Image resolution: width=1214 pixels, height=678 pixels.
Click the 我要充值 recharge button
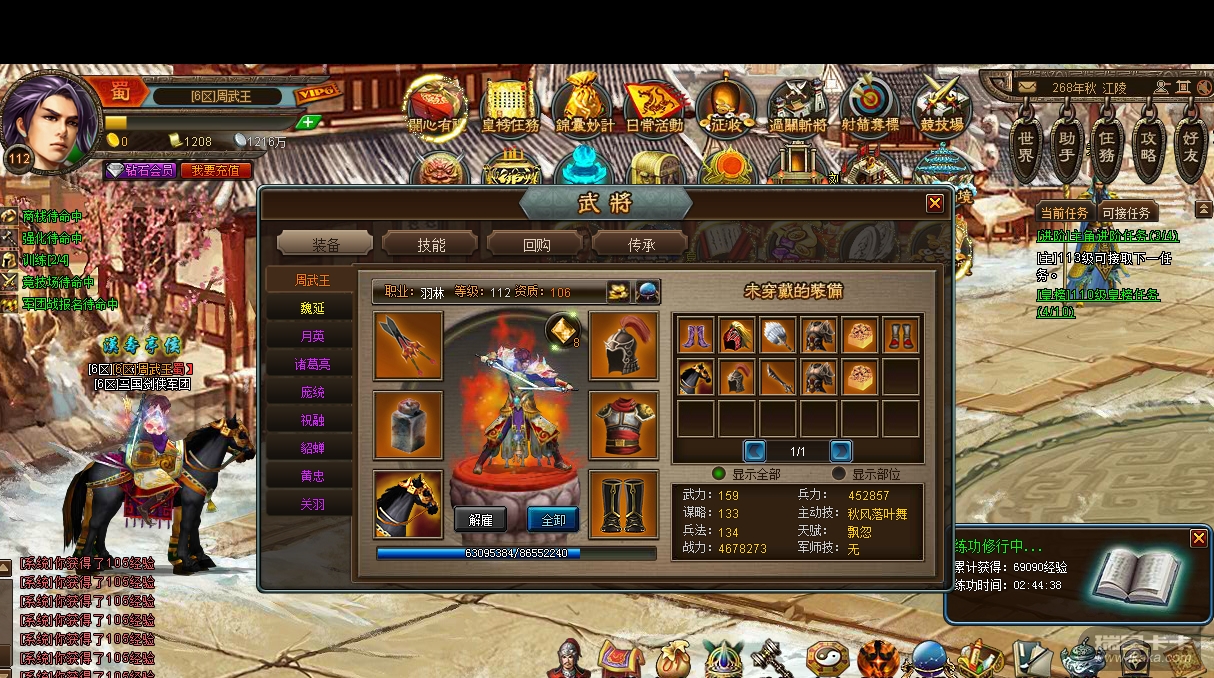click(x=215, y=171)
